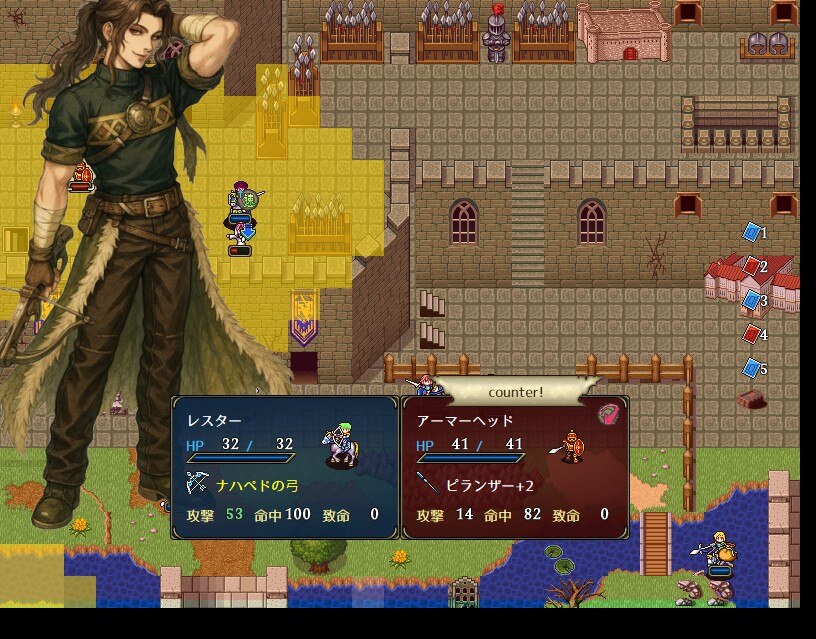The image size is (816, 639).
Task: Choose the red marker numbered 4
Action: click(751, 334)
